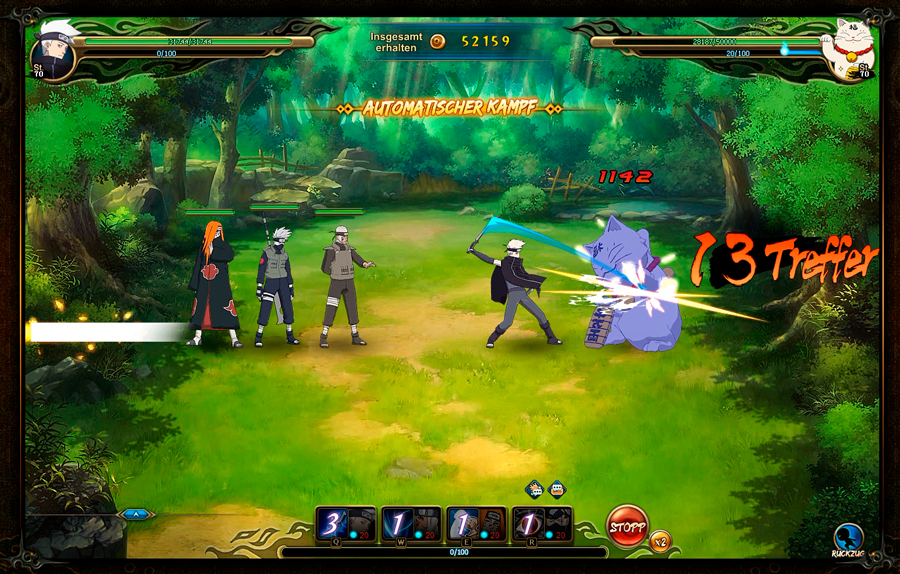900x574 pixels.
Task: Use the W skill slot
Action: 411,523
